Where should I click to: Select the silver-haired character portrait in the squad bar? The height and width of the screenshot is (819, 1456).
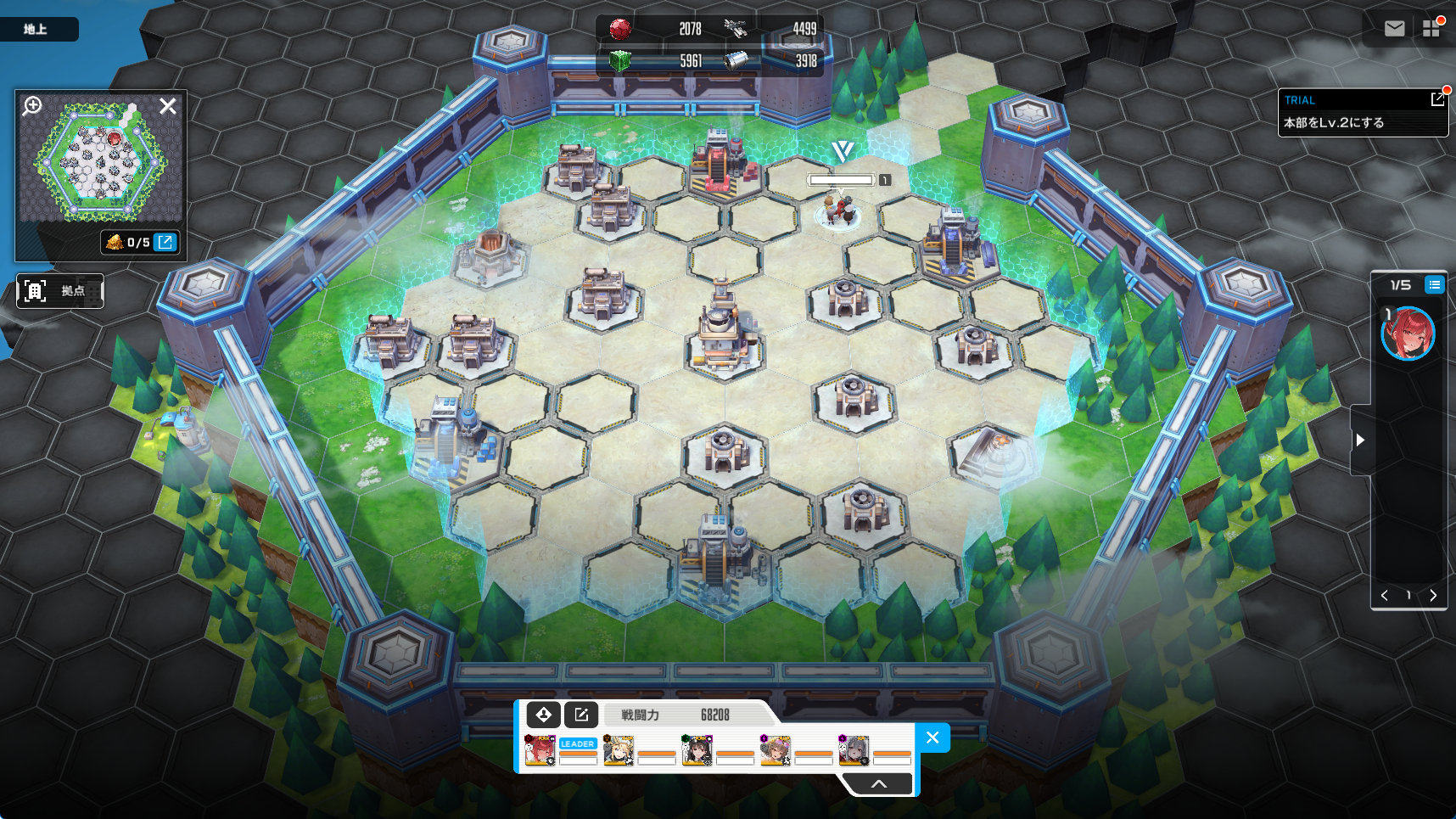click(854, 751)
